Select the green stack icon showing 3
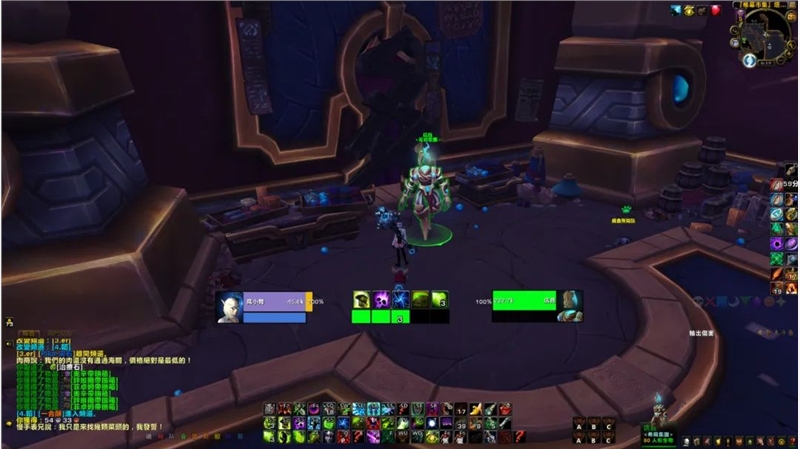 coord(439,300)
